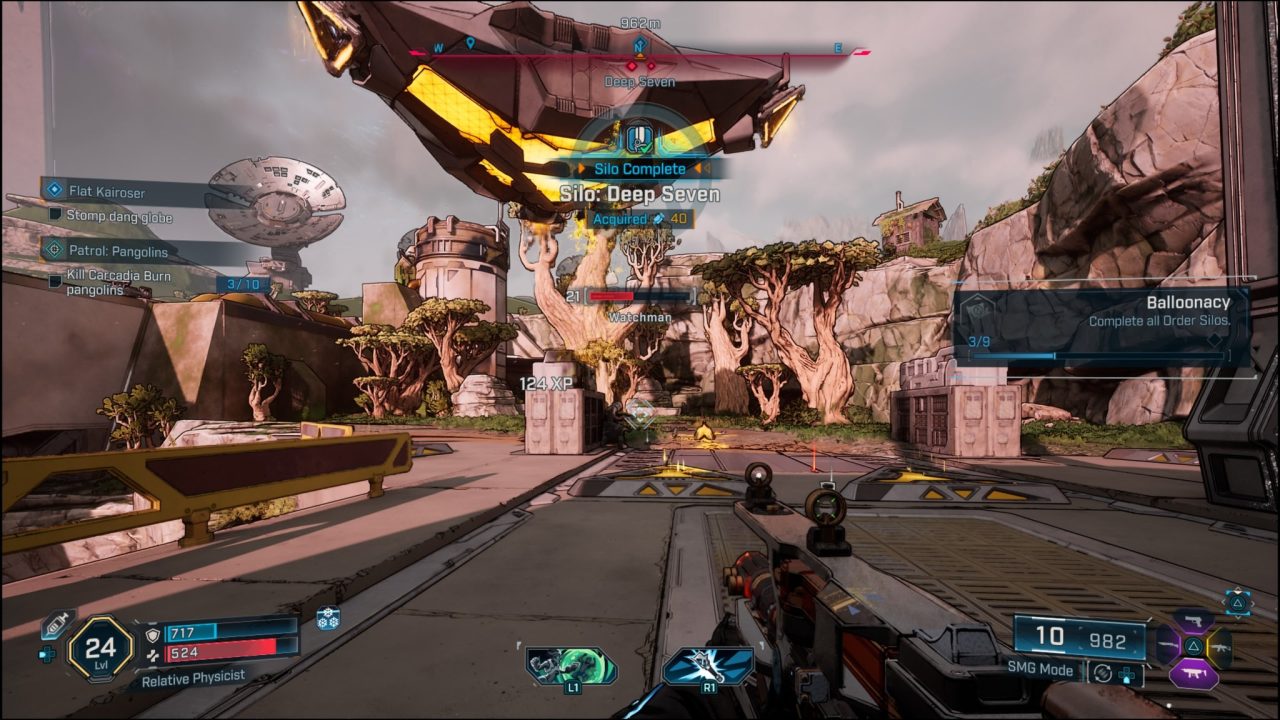Select the assault rifle icon in the weapon wheel
The image size is (1280, 720).
coord(1221,647)
